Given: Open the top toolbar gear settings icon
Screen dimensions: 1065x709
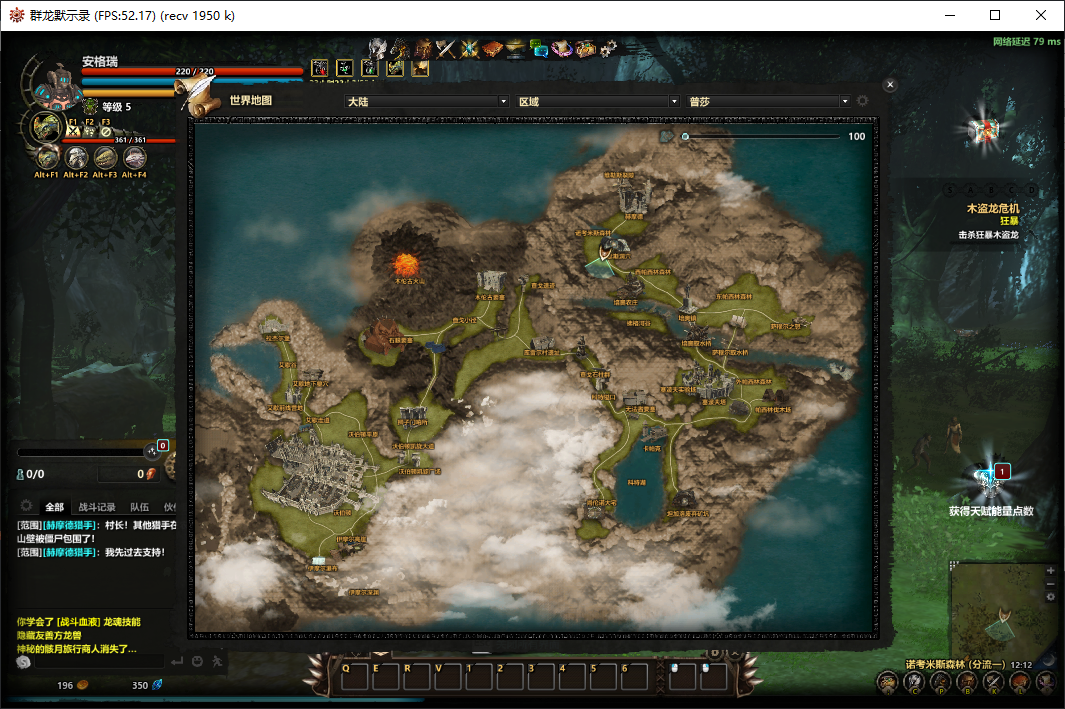Looking at the screenshot, I should (609, 47).
